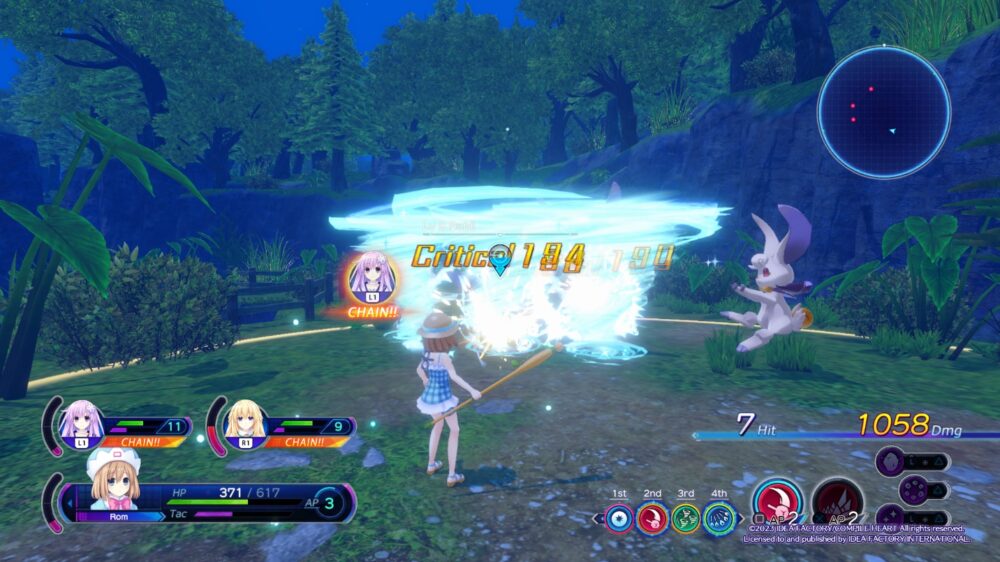Select the 1st combo skill icon
1000x562 pixels.
click(620, 518)
